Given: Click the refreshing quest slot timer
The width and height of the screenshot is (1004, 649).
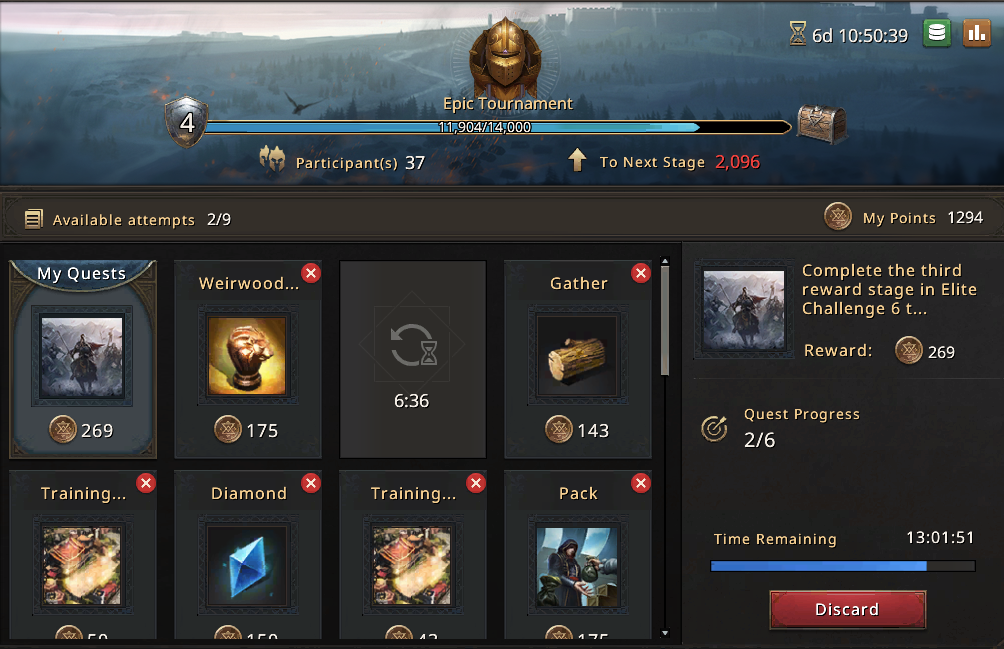Looking at the screenshot, I should coord(412,358).
